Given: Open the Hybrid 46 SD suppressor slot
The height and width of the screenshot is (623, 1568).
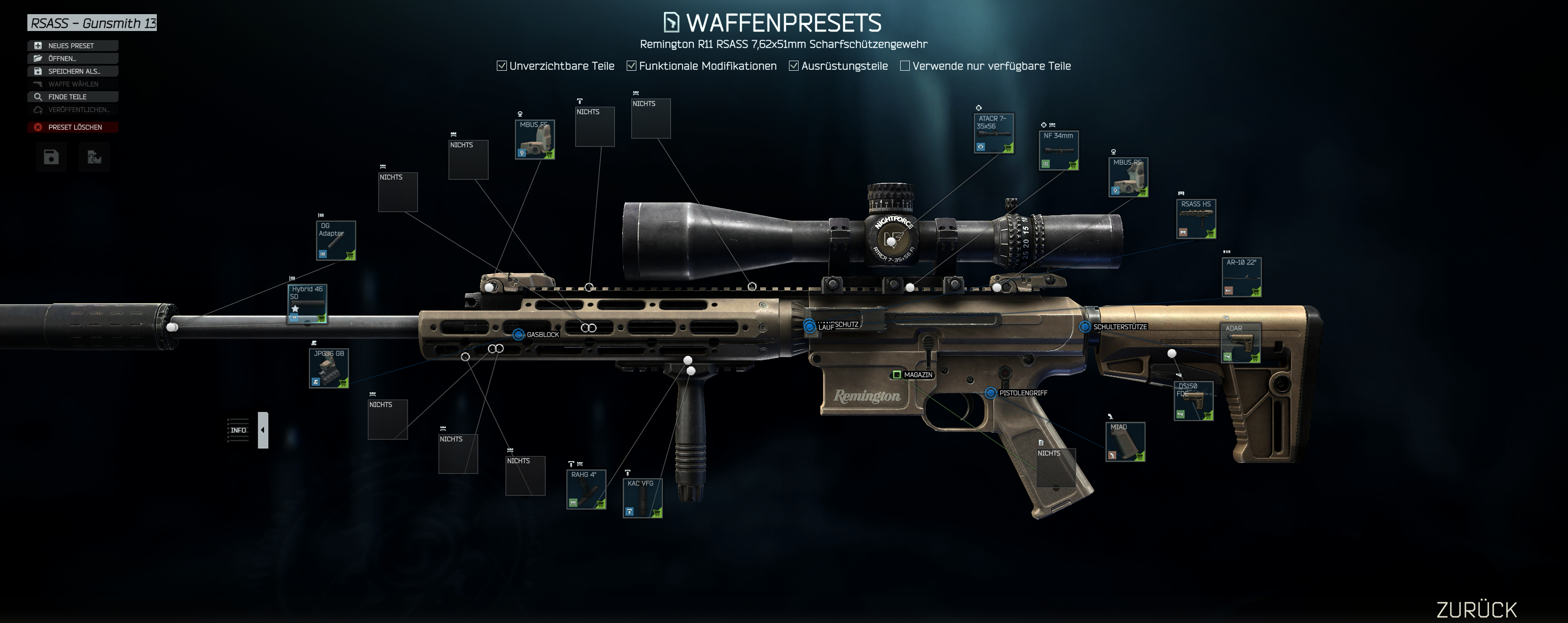Looking at the screenshot, I should [x=307, y=303].
